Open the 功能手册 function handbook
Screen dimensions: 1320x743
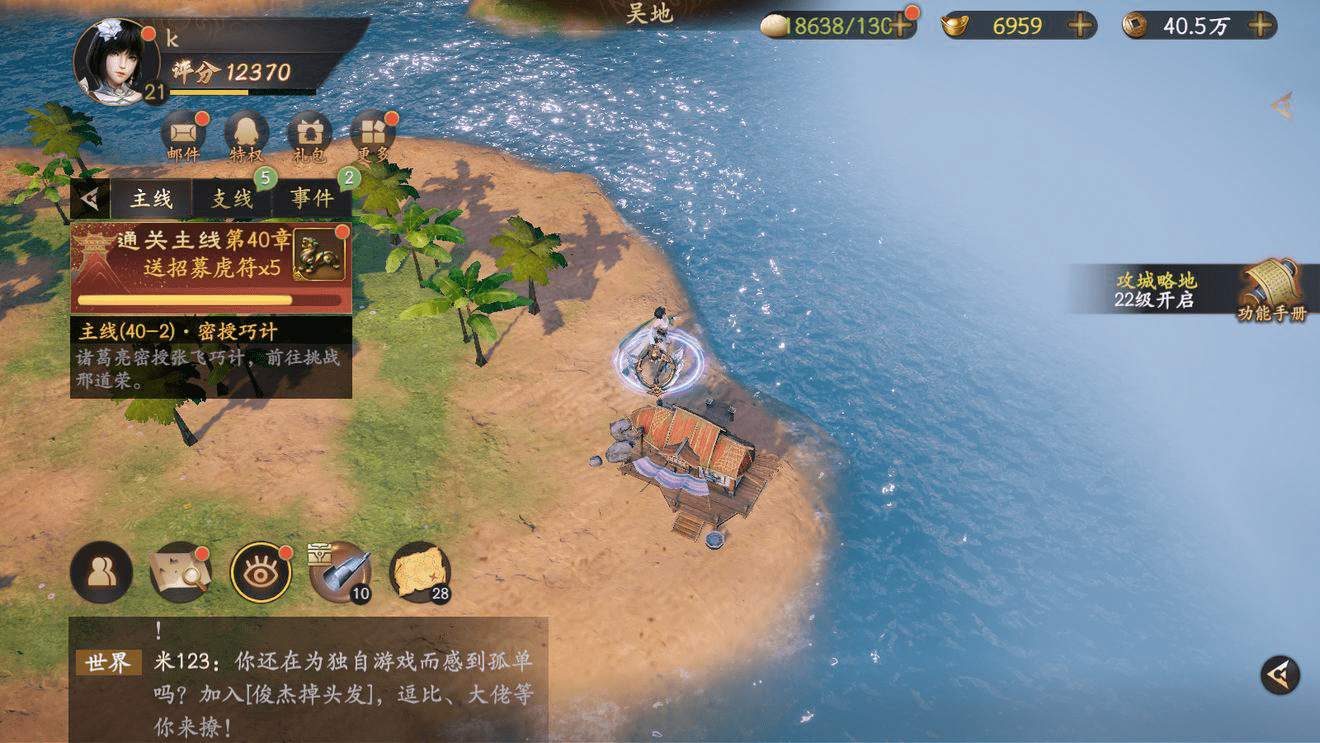coord(1271,290)
